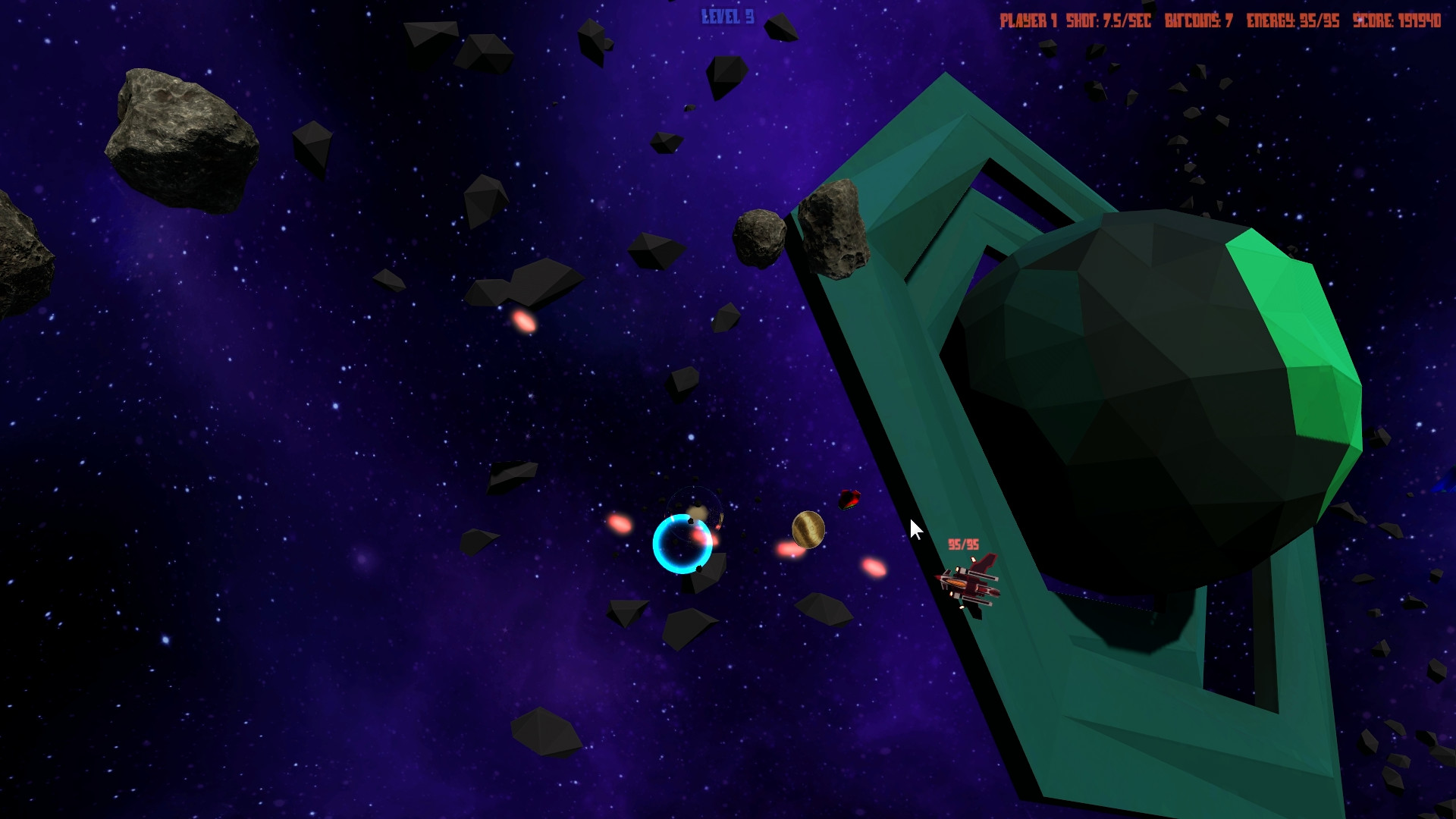
Task: Click the asteroid resting on the green structure
Action: (x=834, y=227)
